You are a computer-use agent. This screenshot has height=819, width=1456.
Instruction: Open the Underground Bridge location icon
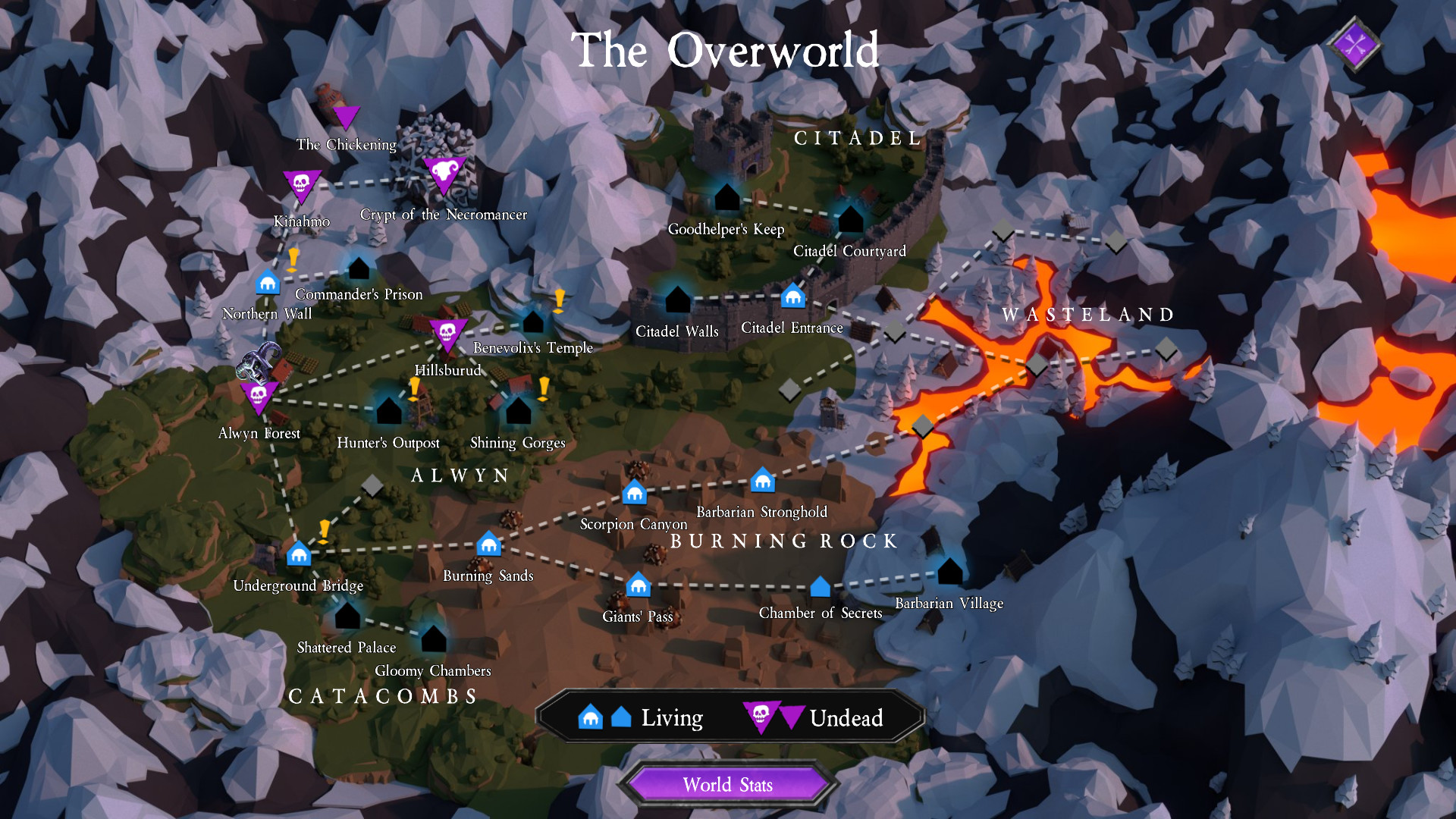(299, 554)
